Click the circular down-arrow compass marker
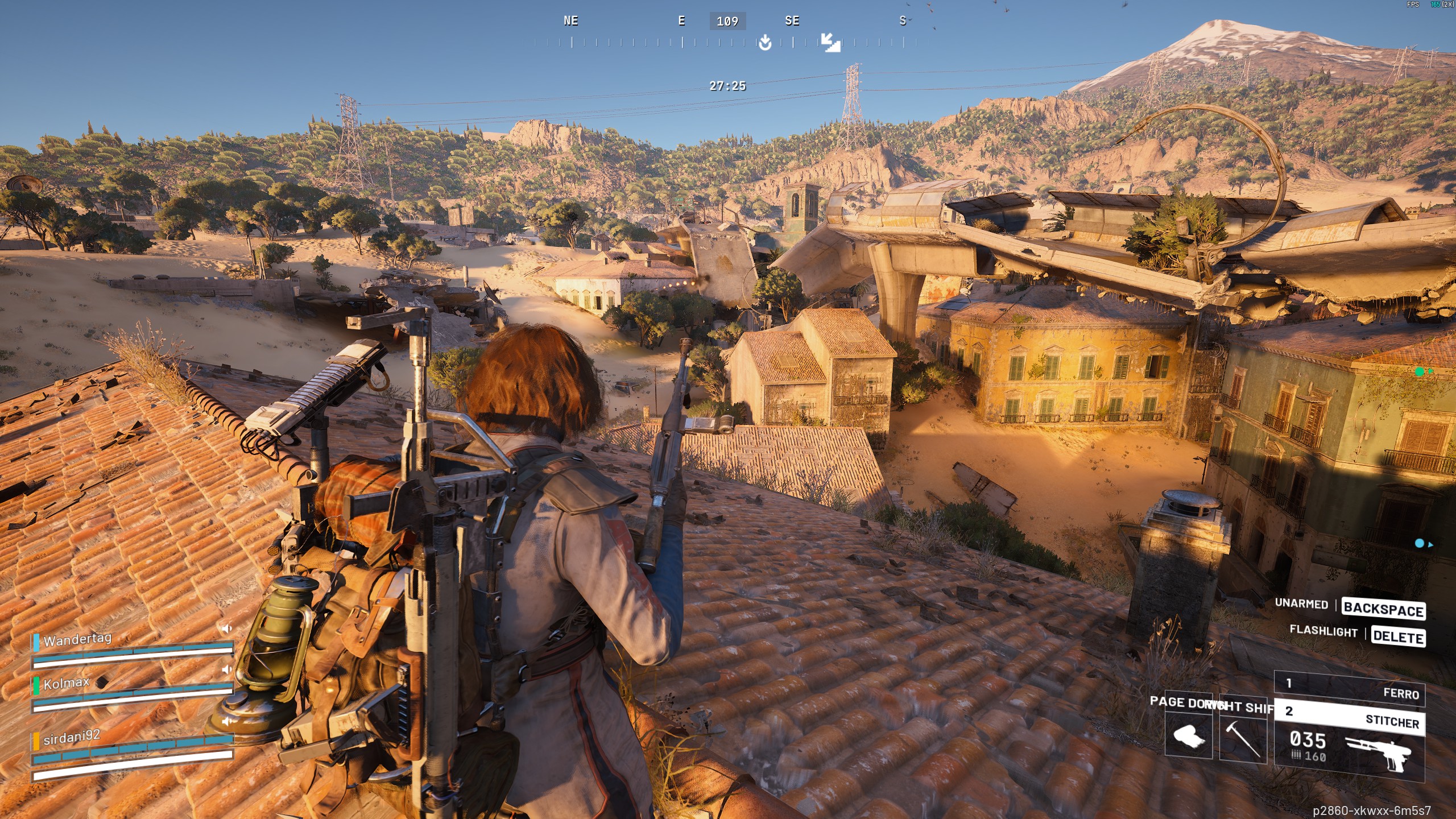 point(765,42)
